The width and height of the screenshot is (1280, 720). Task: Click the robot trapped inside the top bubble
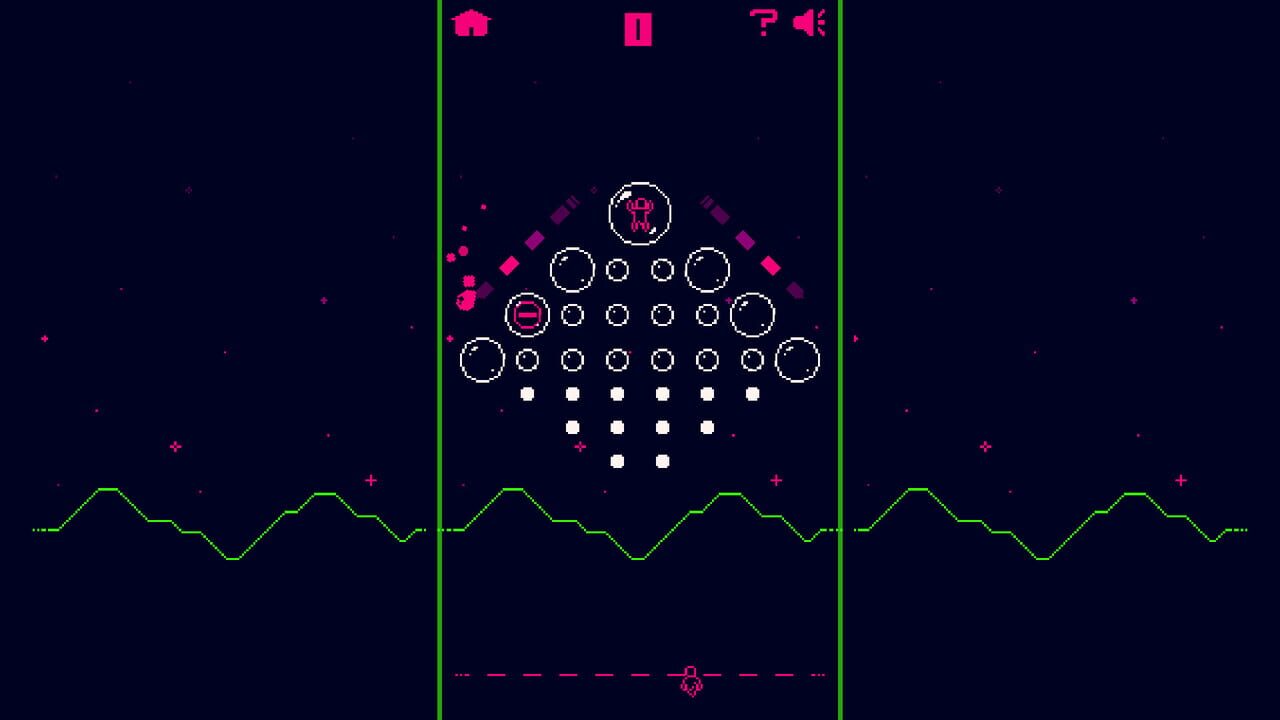[638, 213]
